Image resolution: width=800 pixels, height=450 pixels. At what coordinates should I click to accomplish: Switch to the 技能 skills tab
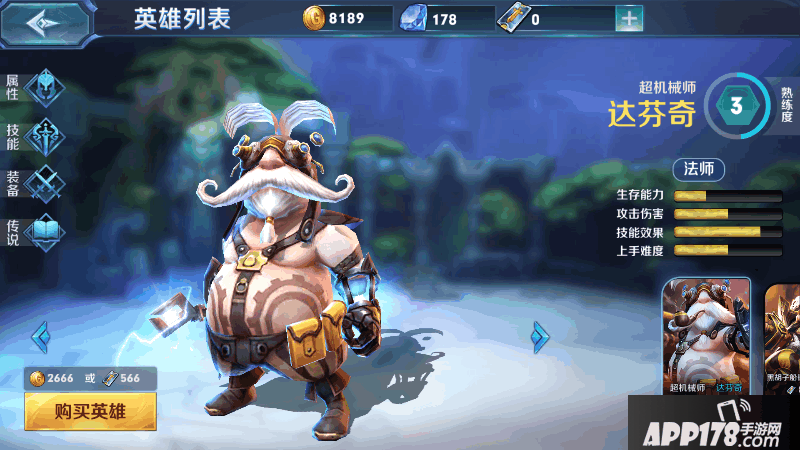click(x=42, y=135)
